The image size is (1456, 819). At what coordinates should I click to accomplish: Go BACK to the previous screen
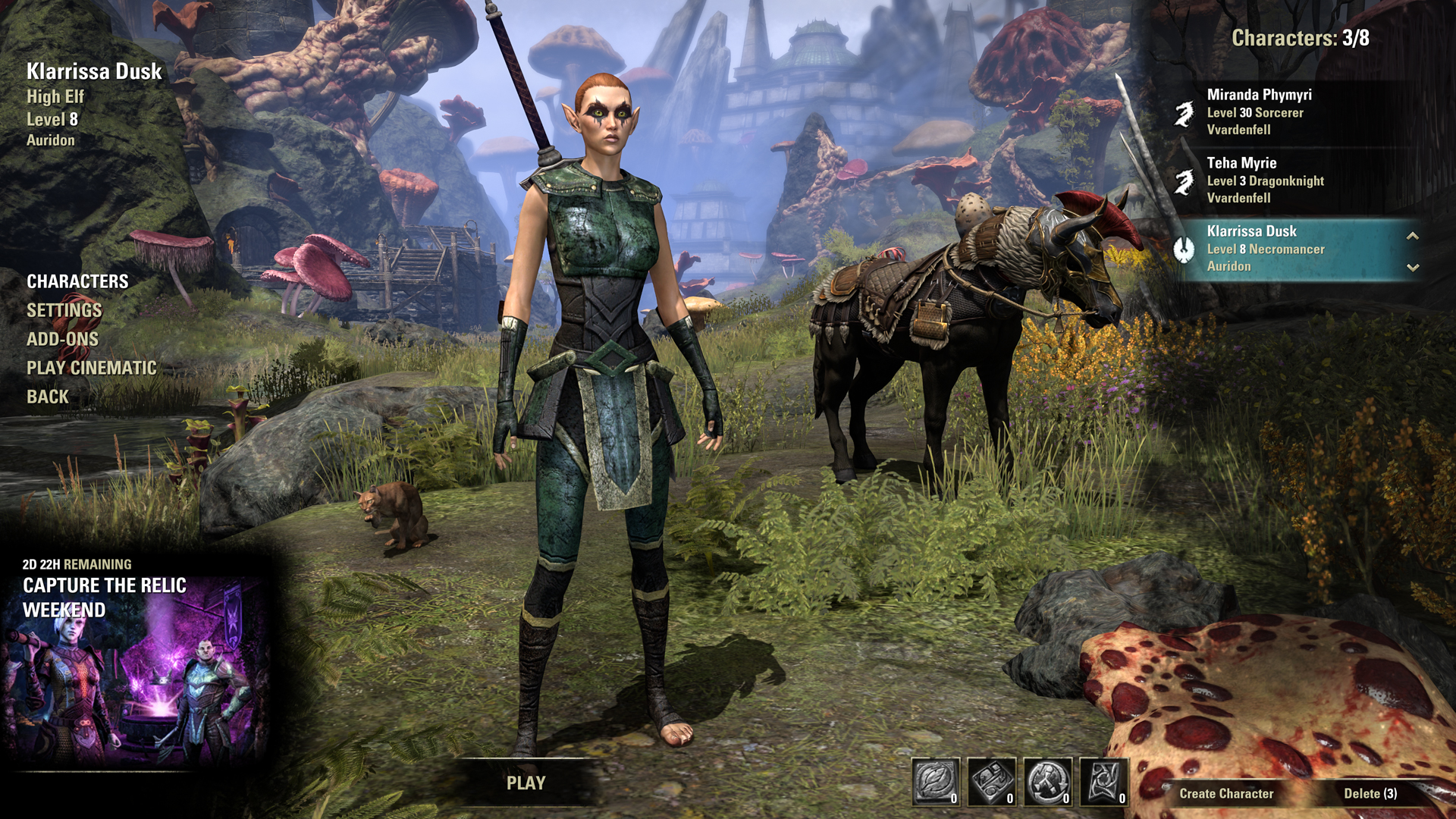tap(47, 397)
